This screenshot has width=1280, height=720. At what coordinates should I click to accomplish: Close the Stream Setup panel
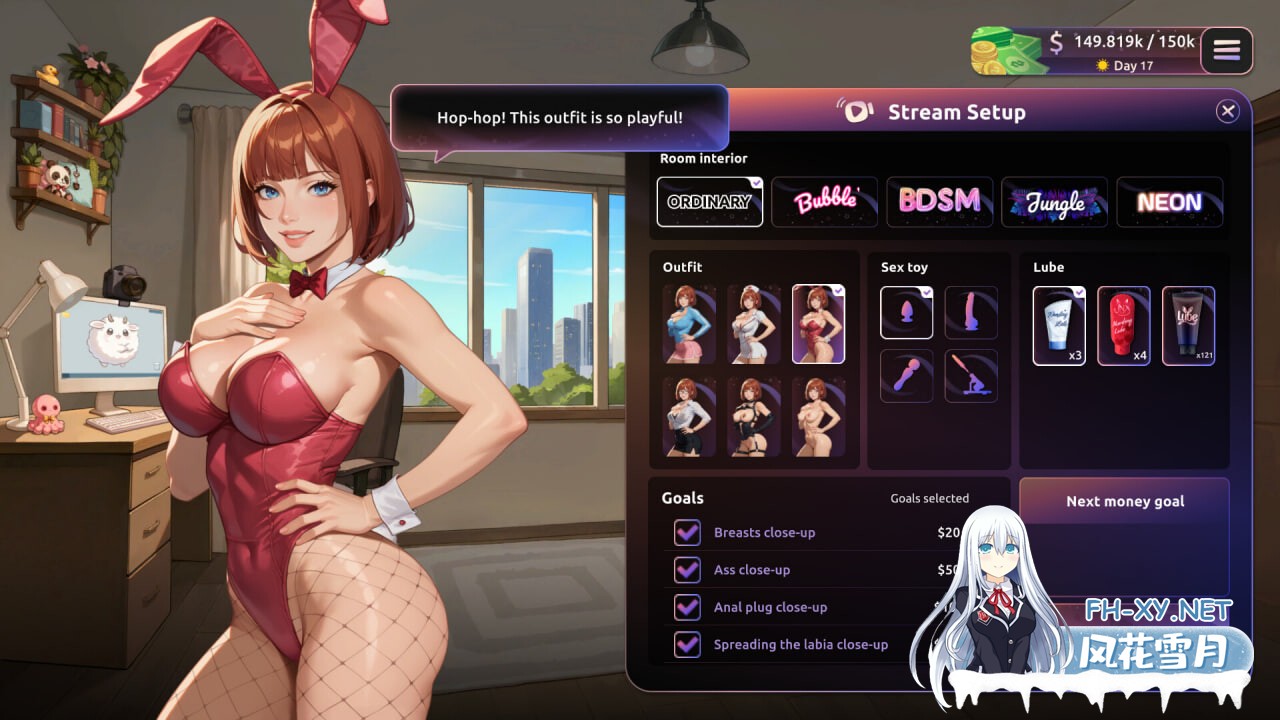(1228, 112)
